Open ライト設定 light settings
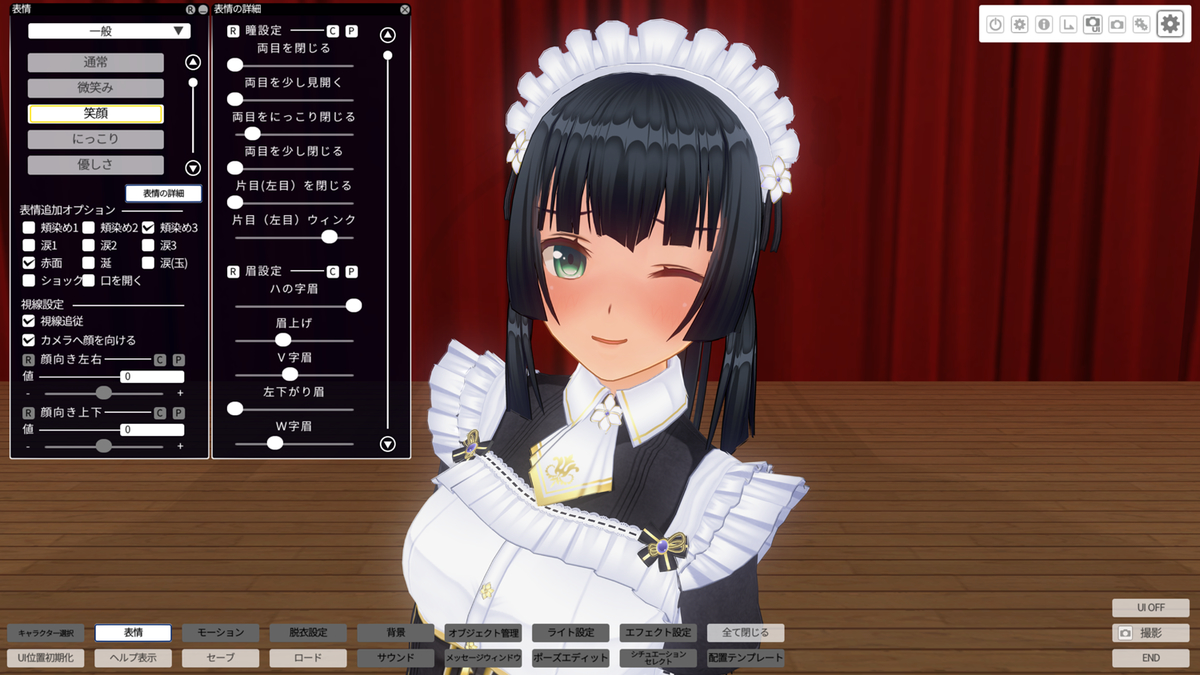 tap(570, 633)
